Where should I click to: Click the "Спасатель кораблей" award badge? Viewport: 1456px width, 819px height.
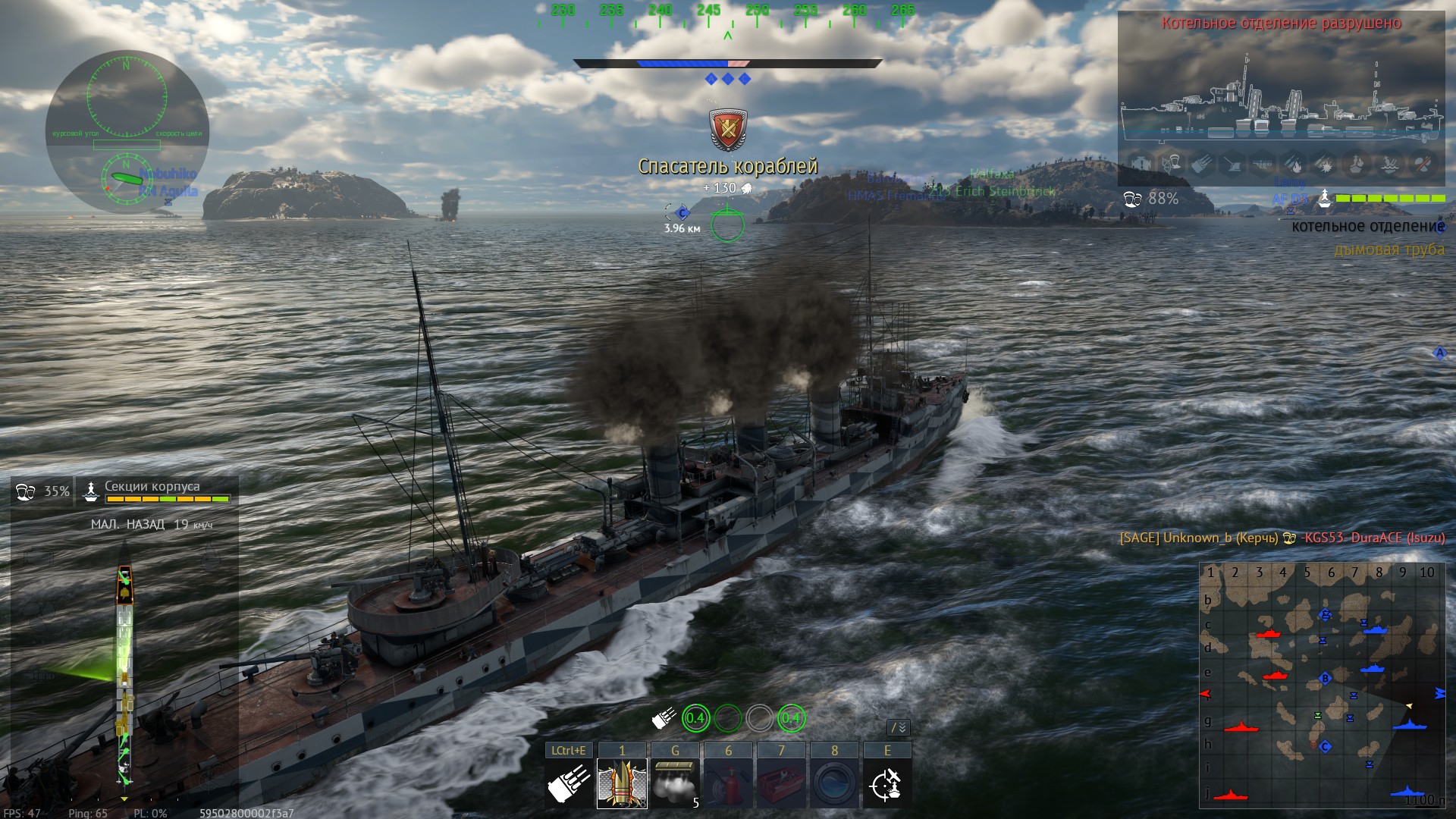[x=728, y=130]
